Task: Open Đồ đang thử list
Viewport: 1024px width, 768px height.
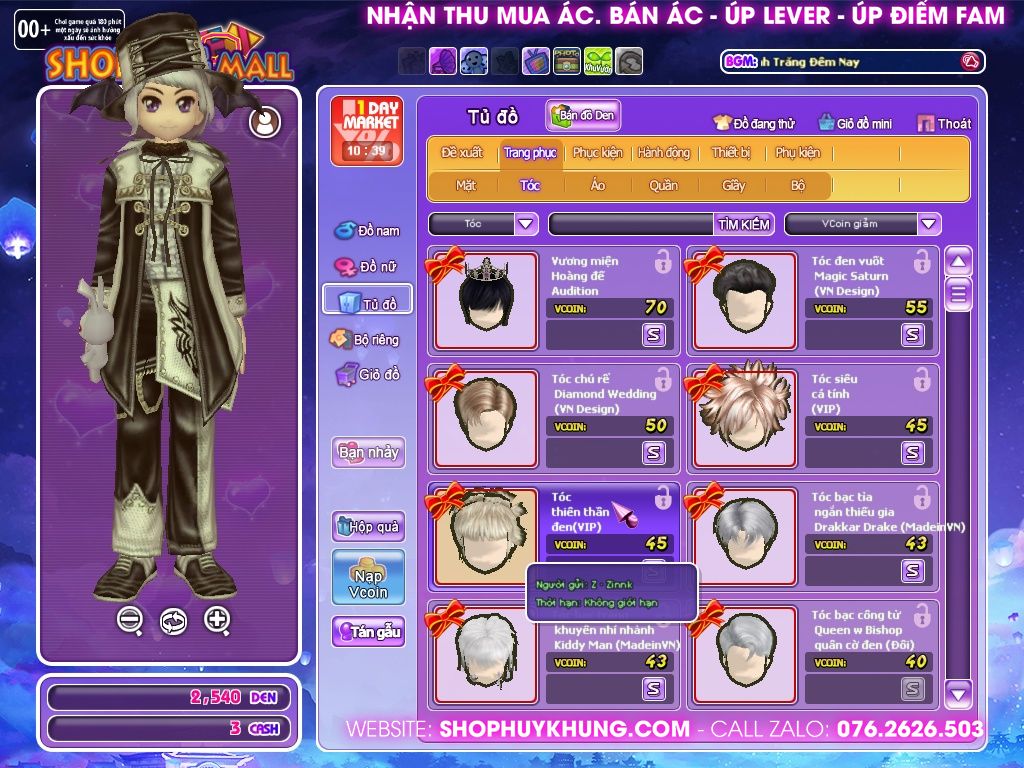Action: [754, 123]
